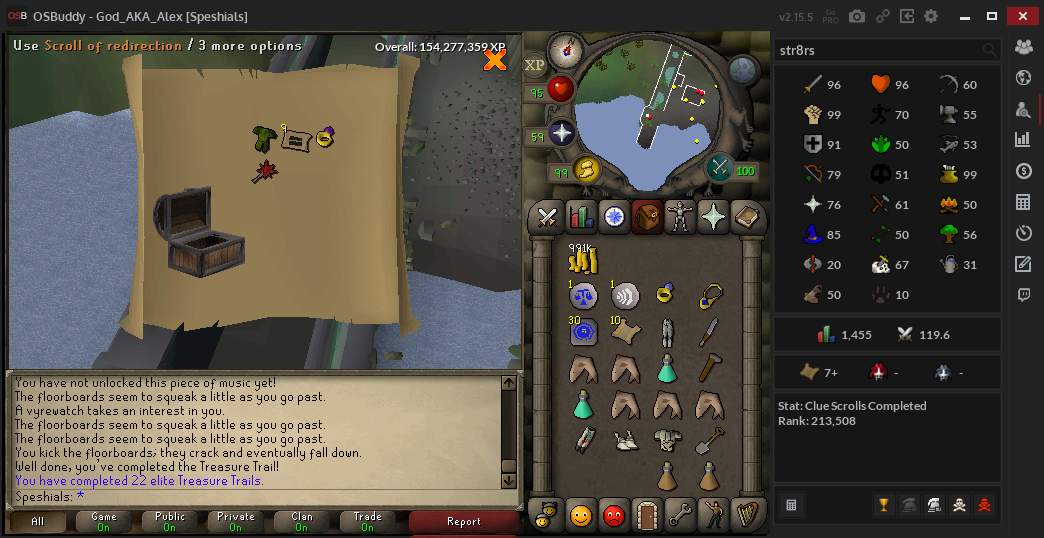Close the treasure reward scroll
1044x538 pixels.
pos(494,60)
